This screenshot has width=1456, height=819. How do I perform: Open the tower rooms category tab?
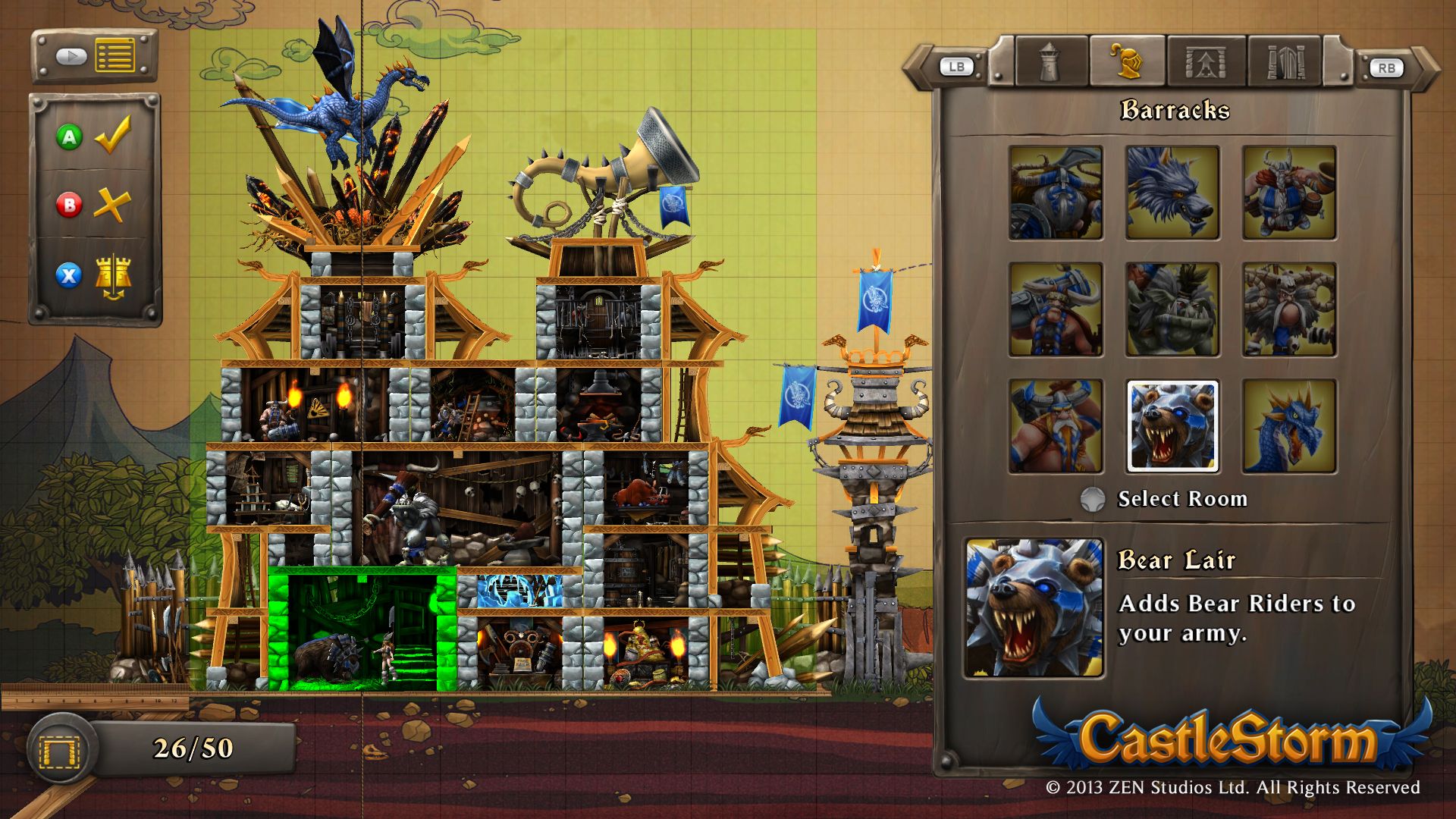click(x=1048, y=64)
